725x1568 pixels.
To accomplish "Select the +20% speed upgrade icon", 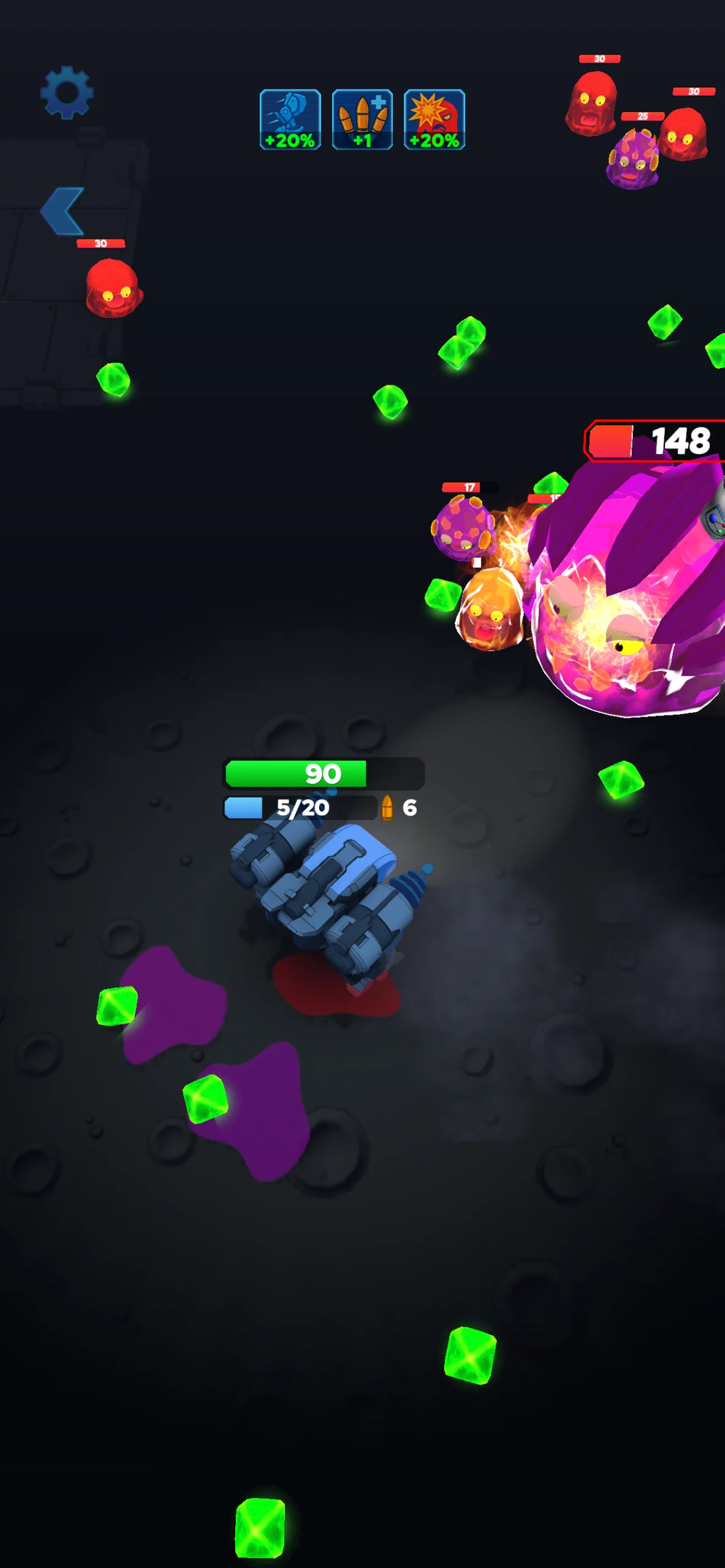I will 290,120.
